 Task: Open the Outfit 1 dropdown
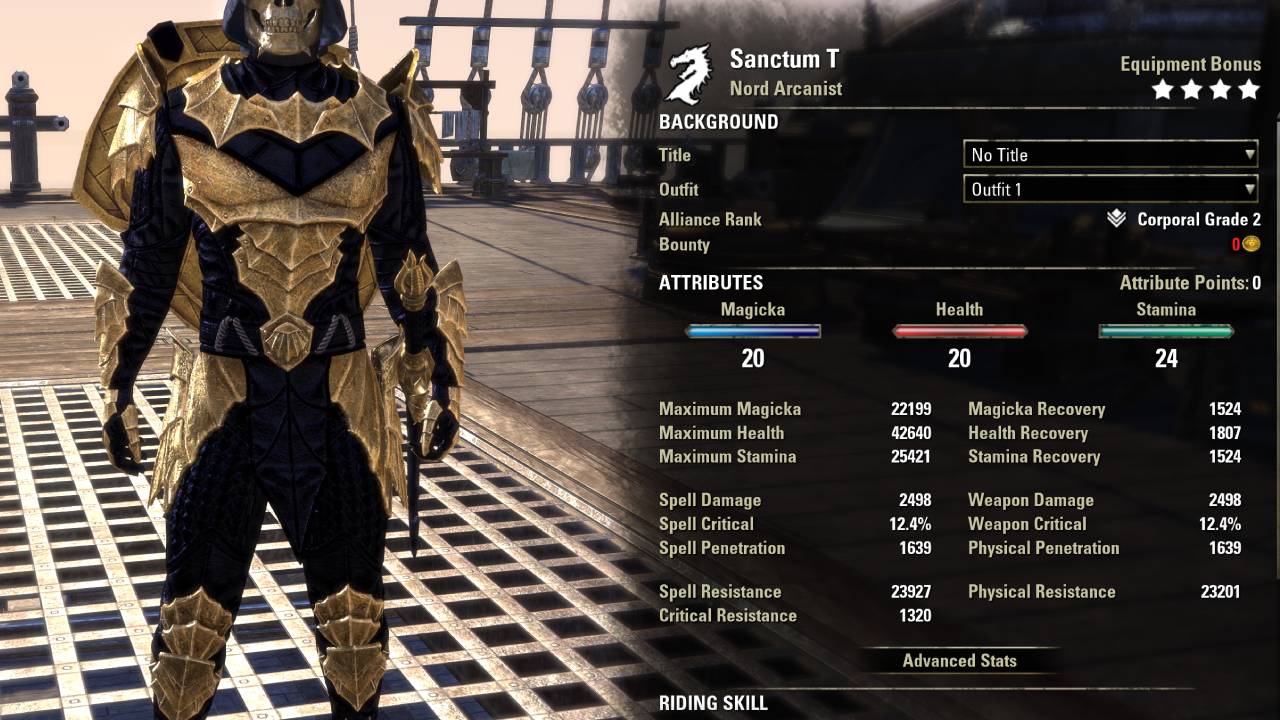click(x=1110, y=189)
